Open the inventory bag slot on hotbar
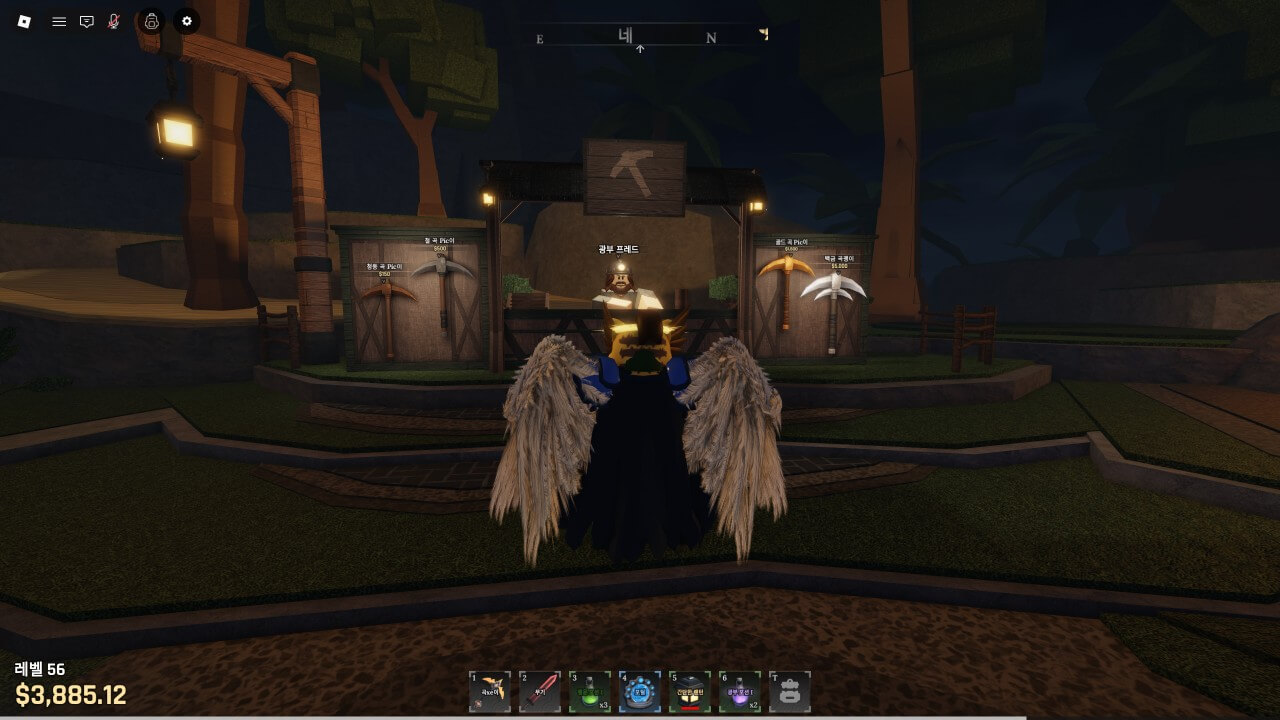The height and width of the screenshot is (720, 1280). tap(790, 692)
